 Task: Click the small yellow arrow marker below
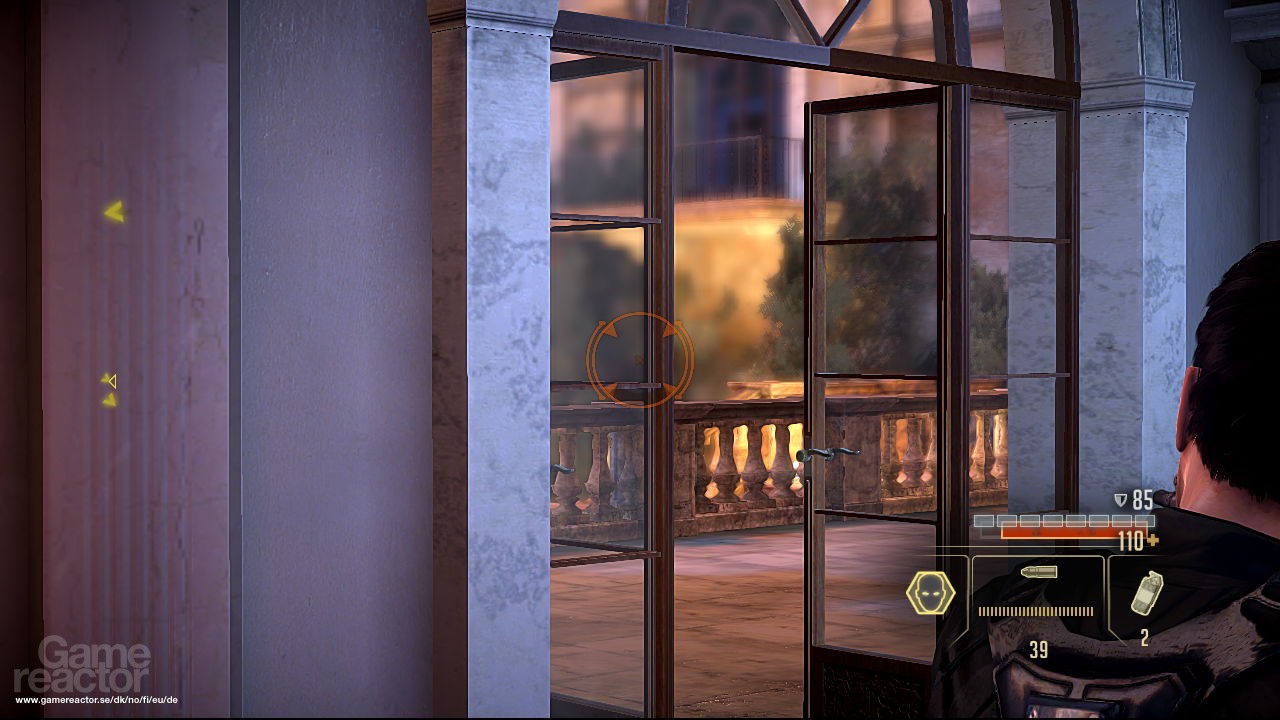point(108,401)
